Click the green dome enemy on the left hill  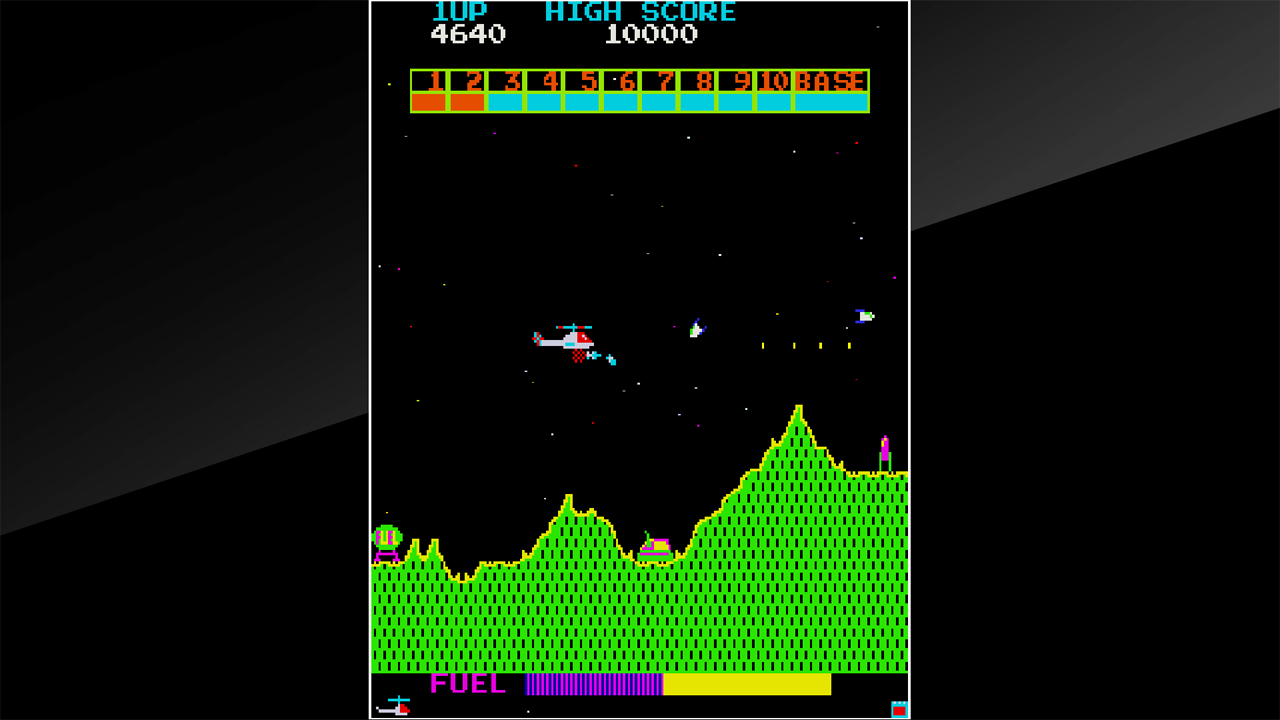click(386, 537)
